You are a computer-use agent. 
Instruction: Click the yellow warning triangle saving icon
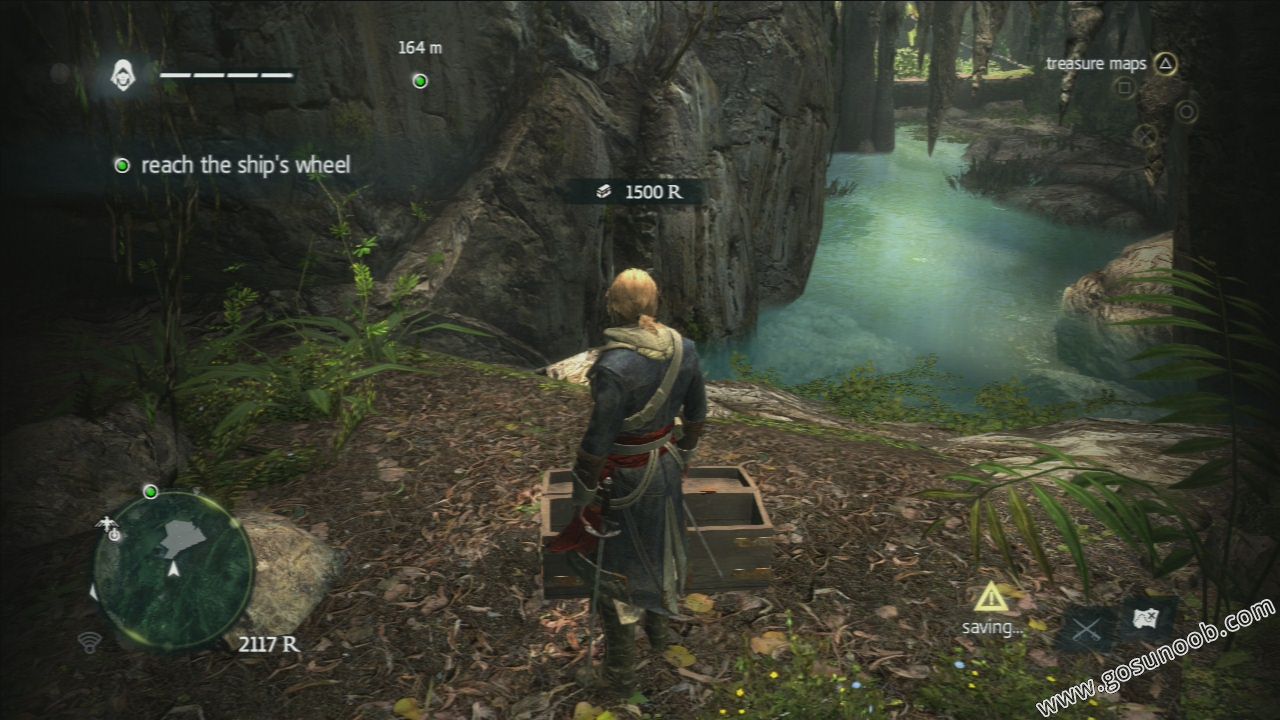coord(991,597)
